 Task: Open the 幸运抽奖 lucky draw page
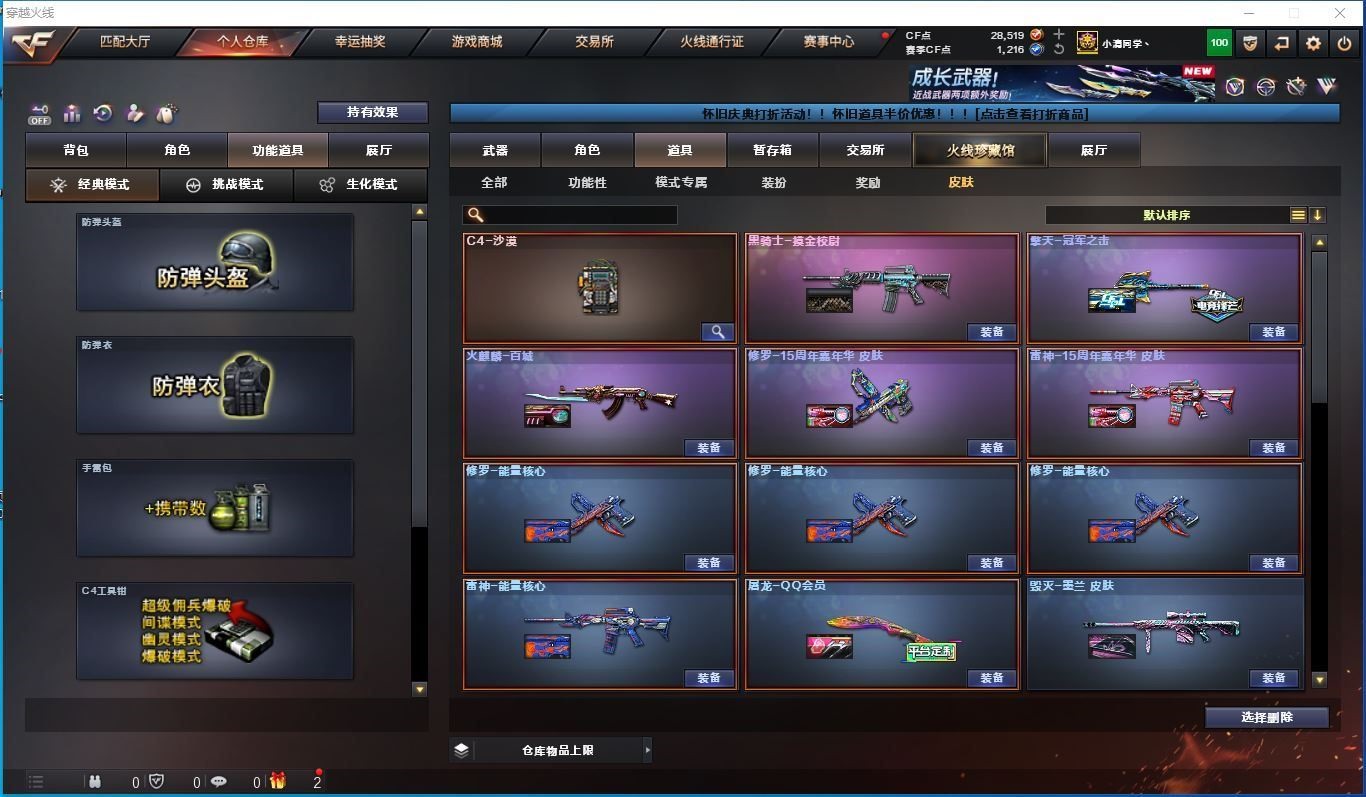click(x=360, y=42)
